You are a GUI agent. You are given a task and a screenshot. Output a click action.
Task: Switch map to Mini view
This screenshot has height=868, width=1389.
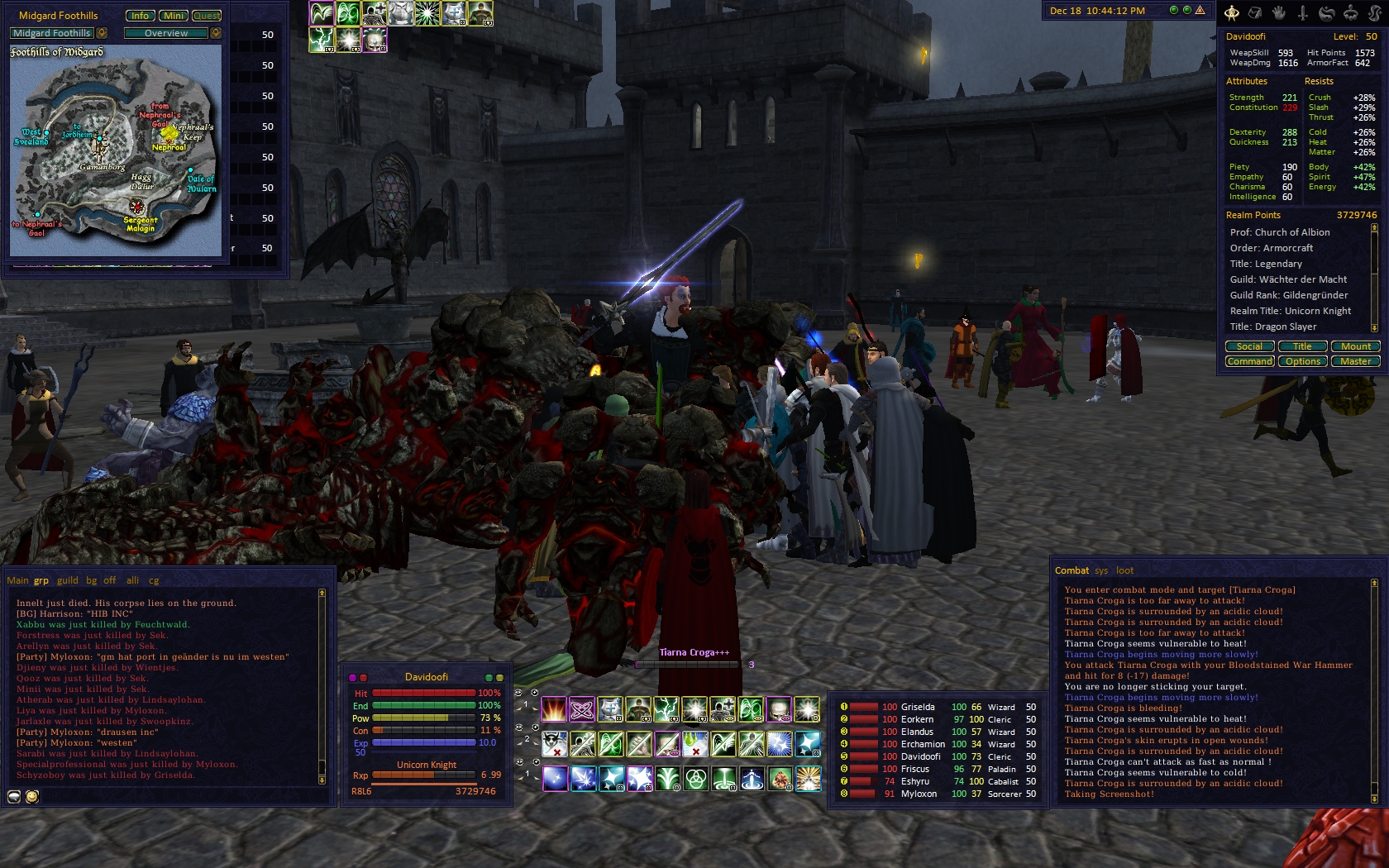pos(174,16)
